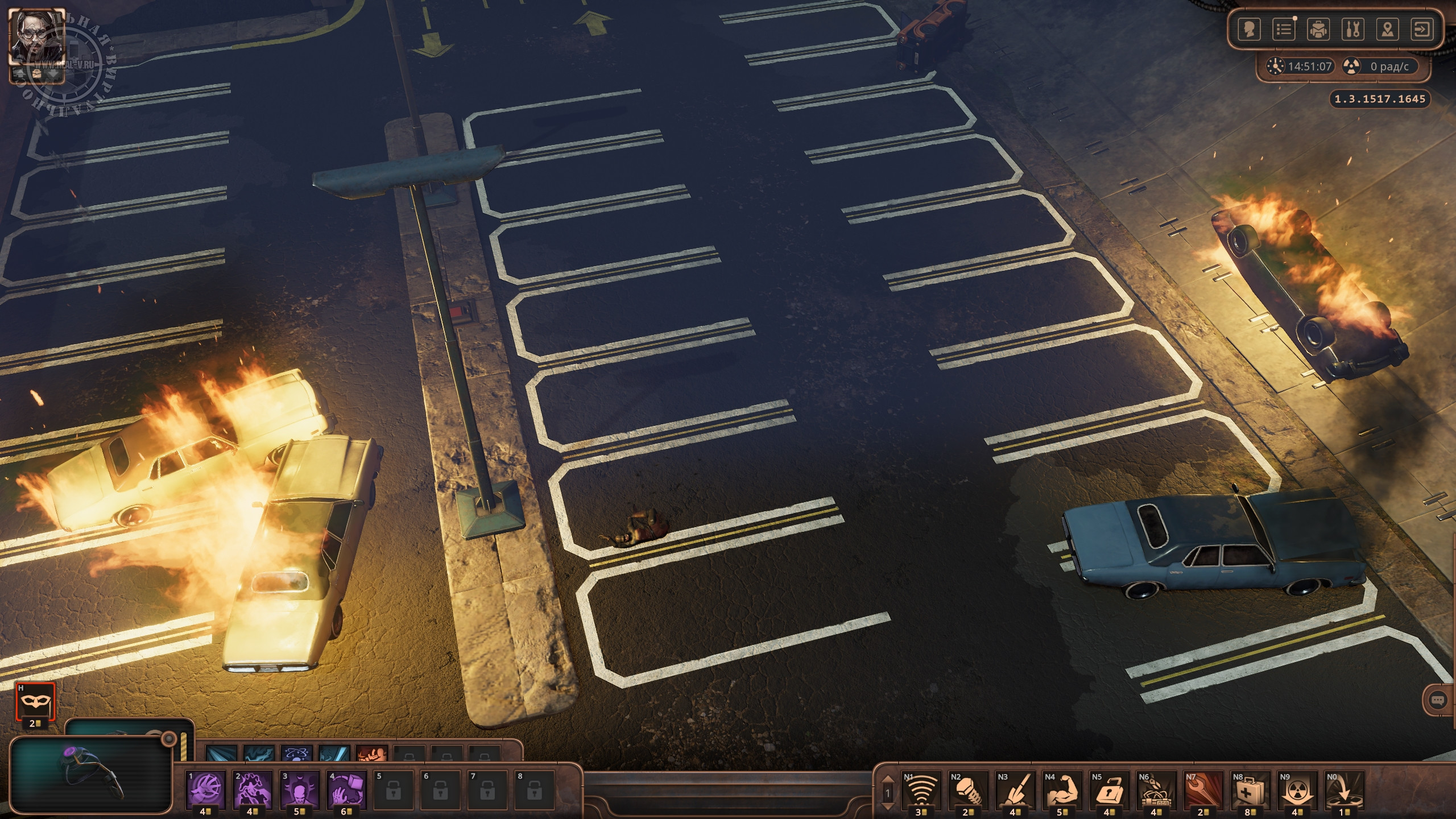This screenshot has width=1456, height=819.
Task: Activate the purple claw strike ability
Action: pyautogui.click(x=206, y=789)
